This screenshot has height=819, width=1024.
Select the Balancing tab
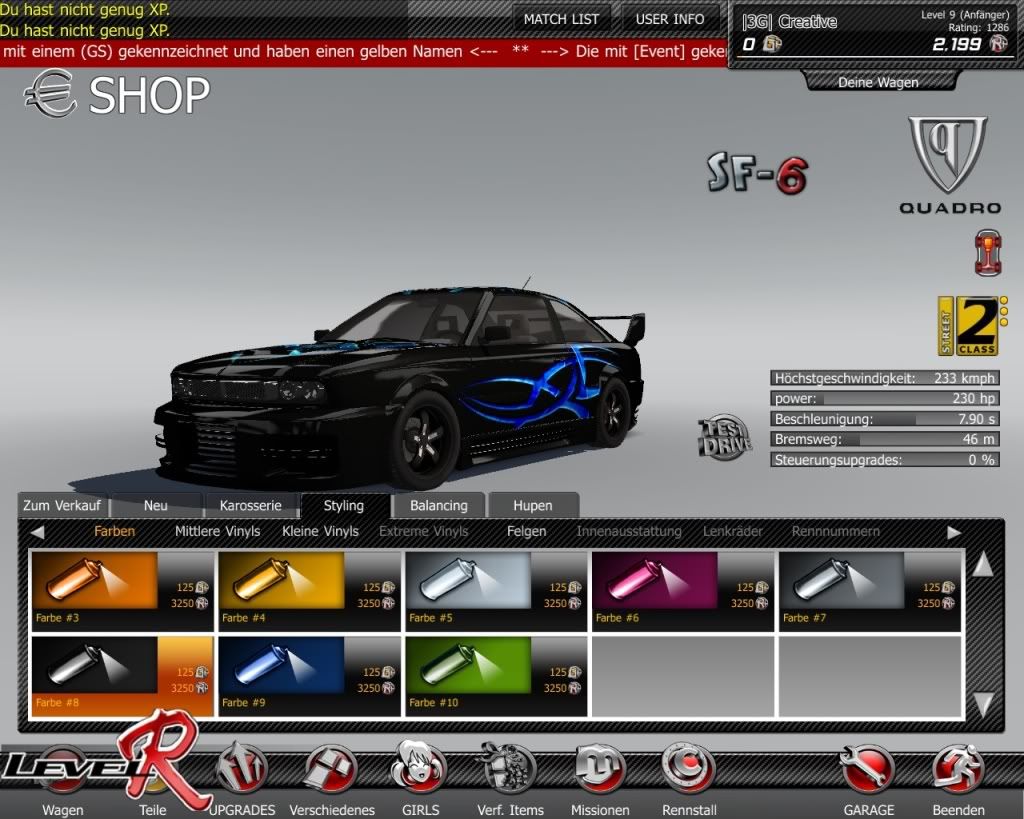(438, 506)
